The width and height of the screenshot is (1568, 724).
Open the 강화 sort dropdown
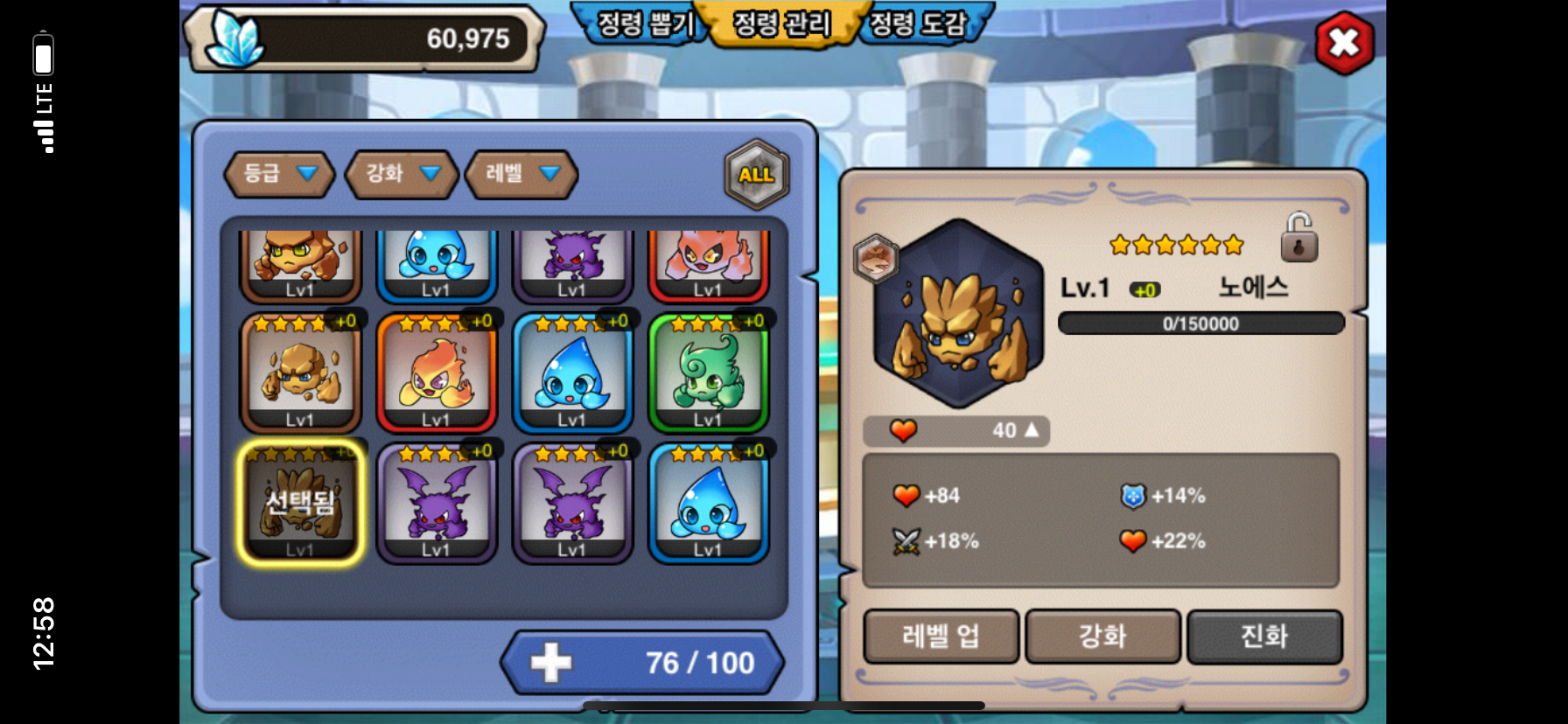pos(402,173)
